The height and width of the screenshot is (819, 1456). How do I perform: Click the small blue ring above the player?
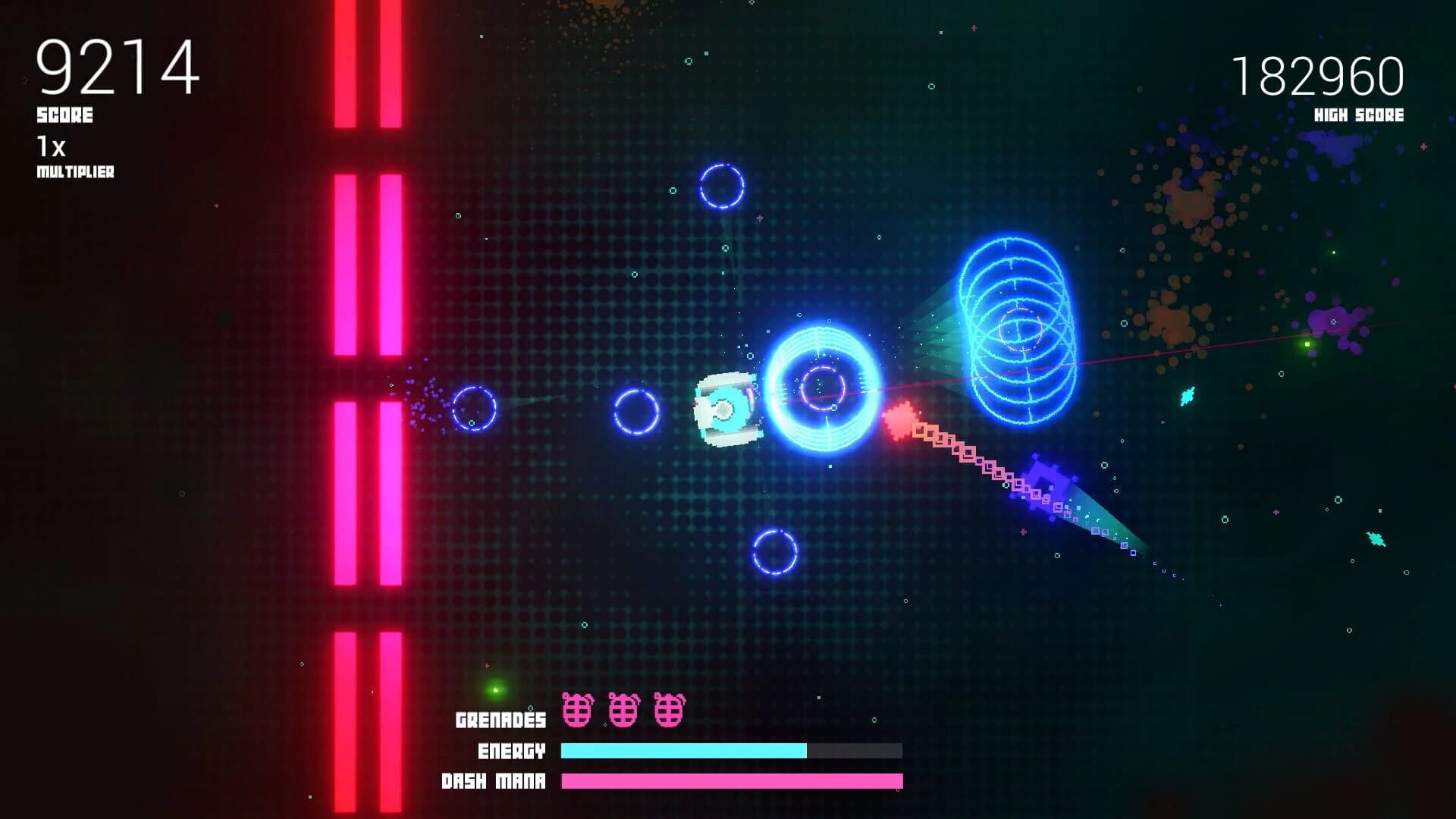point(720,184)
